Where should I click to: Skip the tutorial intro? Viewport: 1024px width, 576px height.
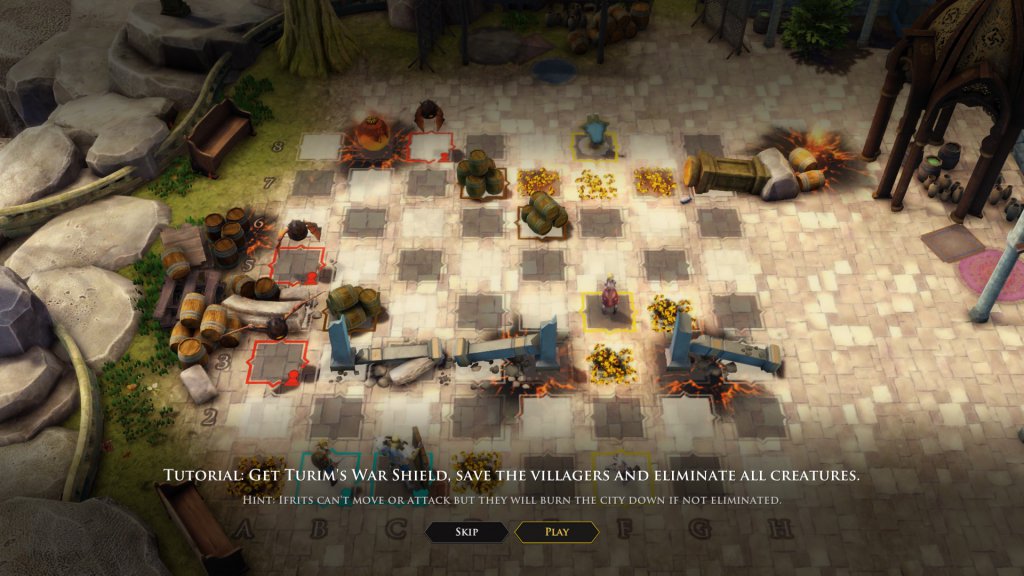pyautogui.click(x=466, y=532)
